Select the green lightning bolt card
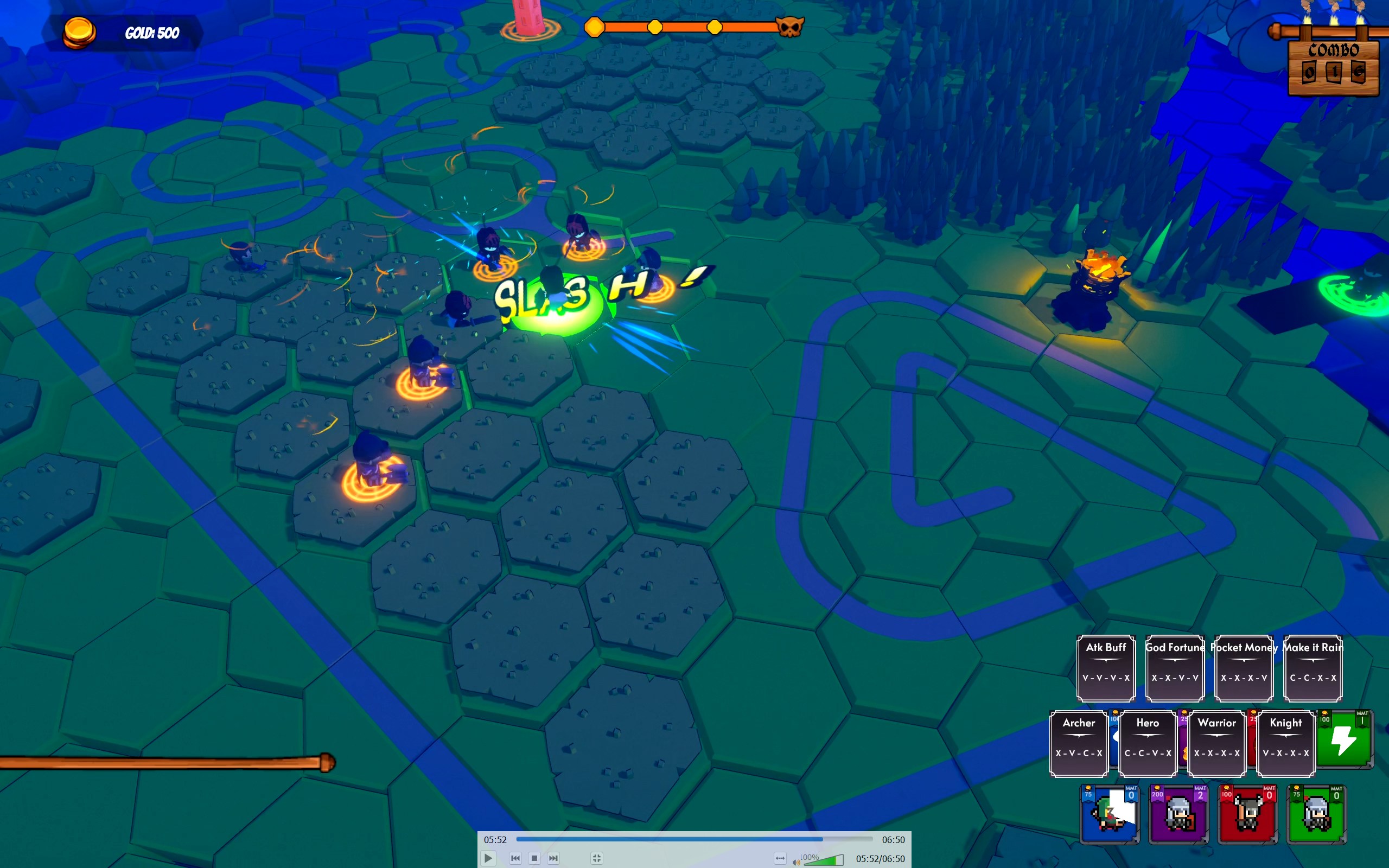 1343,739
